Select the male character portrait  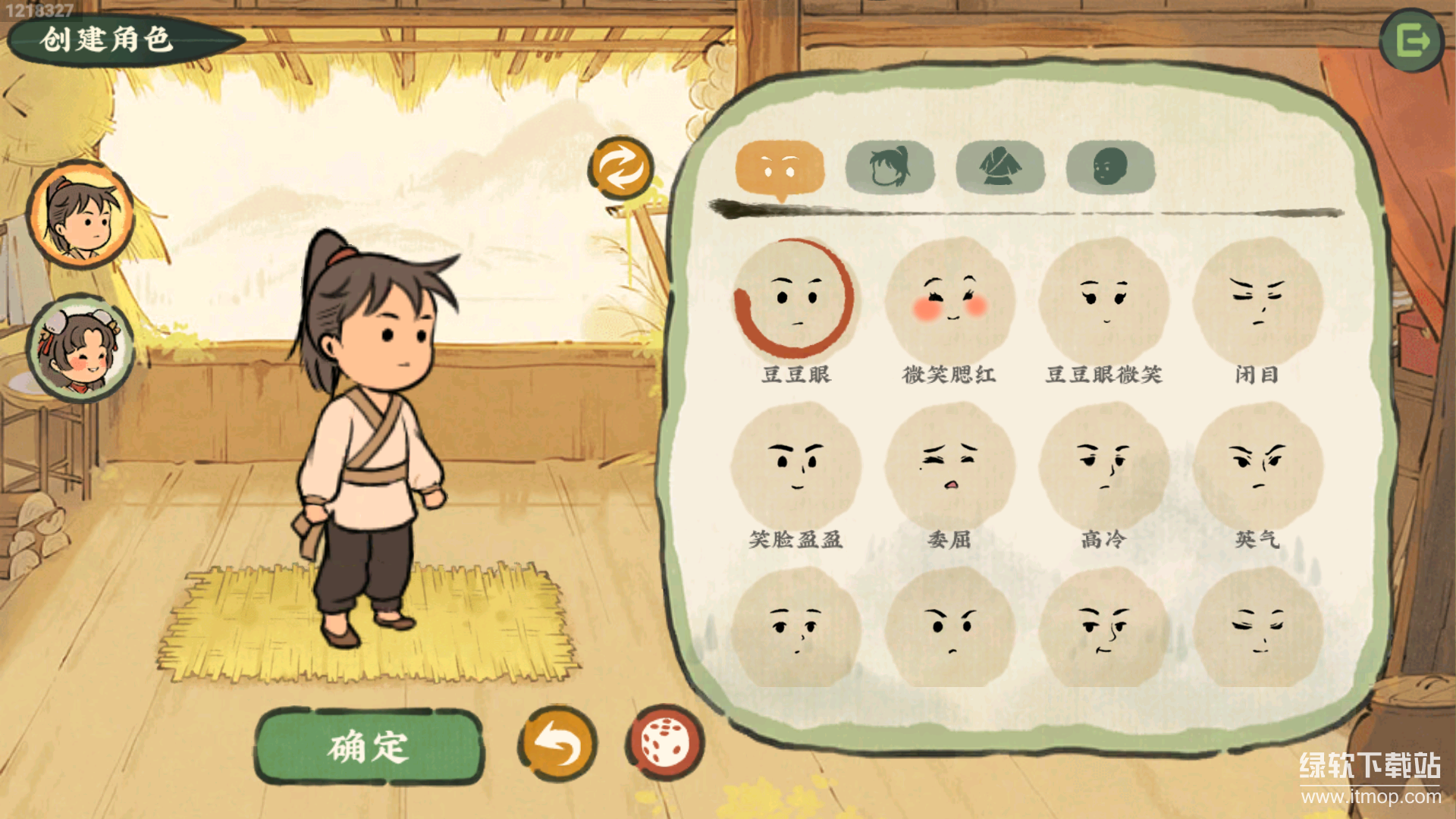click(80, 215)
